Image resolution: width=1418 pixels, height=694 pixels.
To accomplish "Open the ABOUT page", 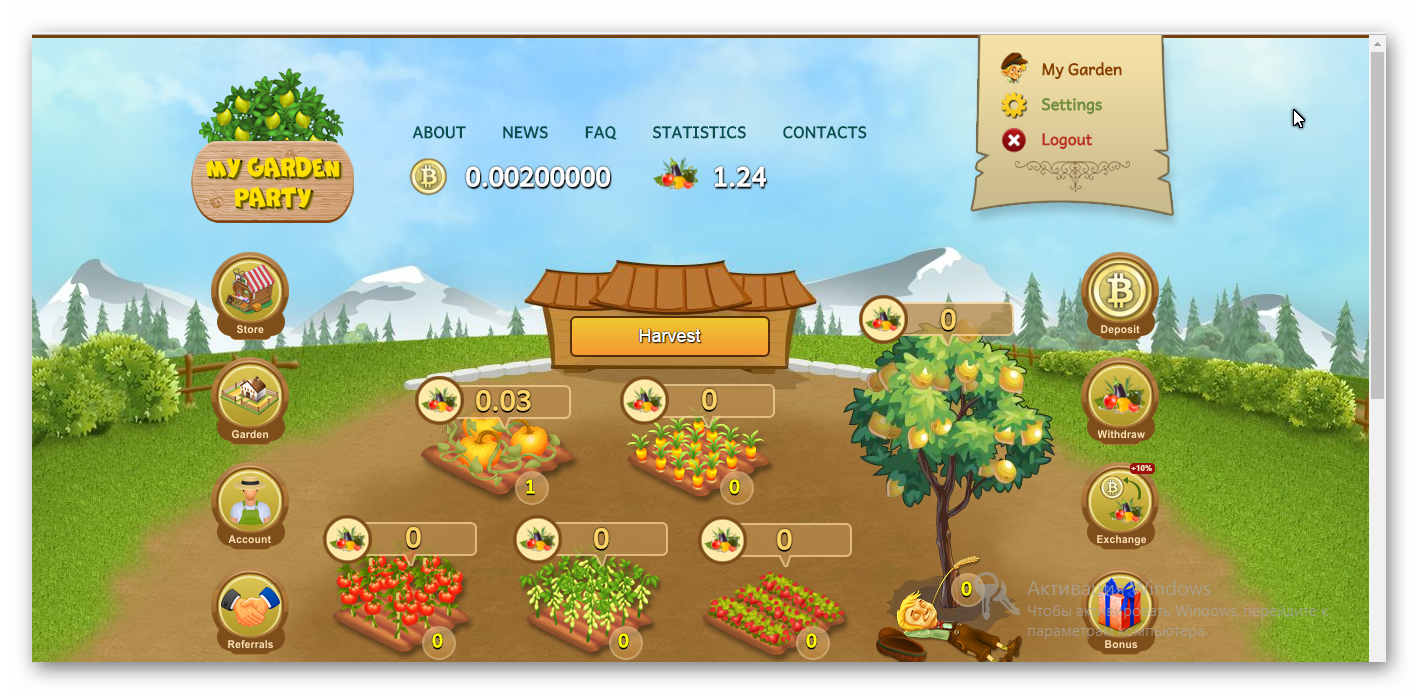I will pyautogui.click(x=439, y=132).
